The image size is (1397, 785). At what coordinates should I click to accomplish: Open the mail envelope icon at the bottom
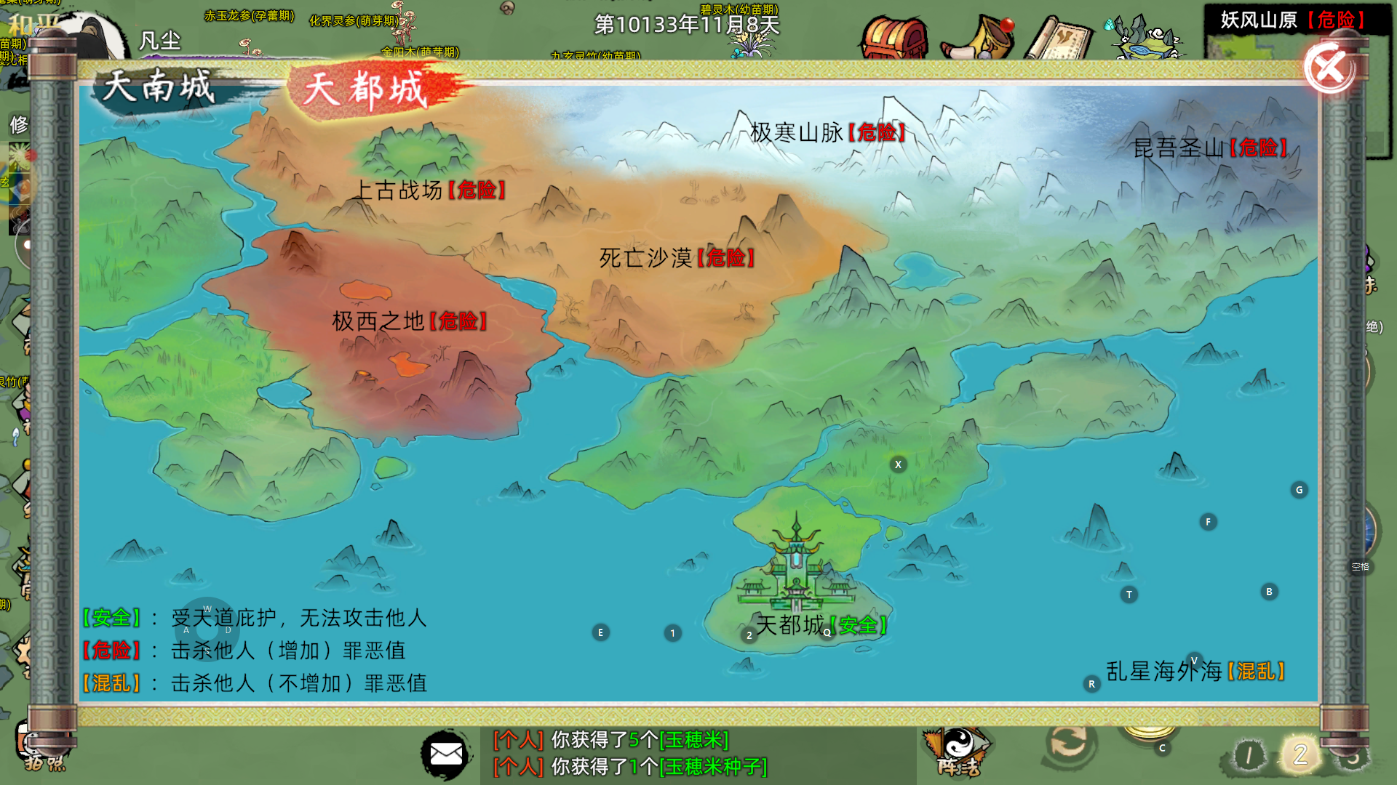446,755
